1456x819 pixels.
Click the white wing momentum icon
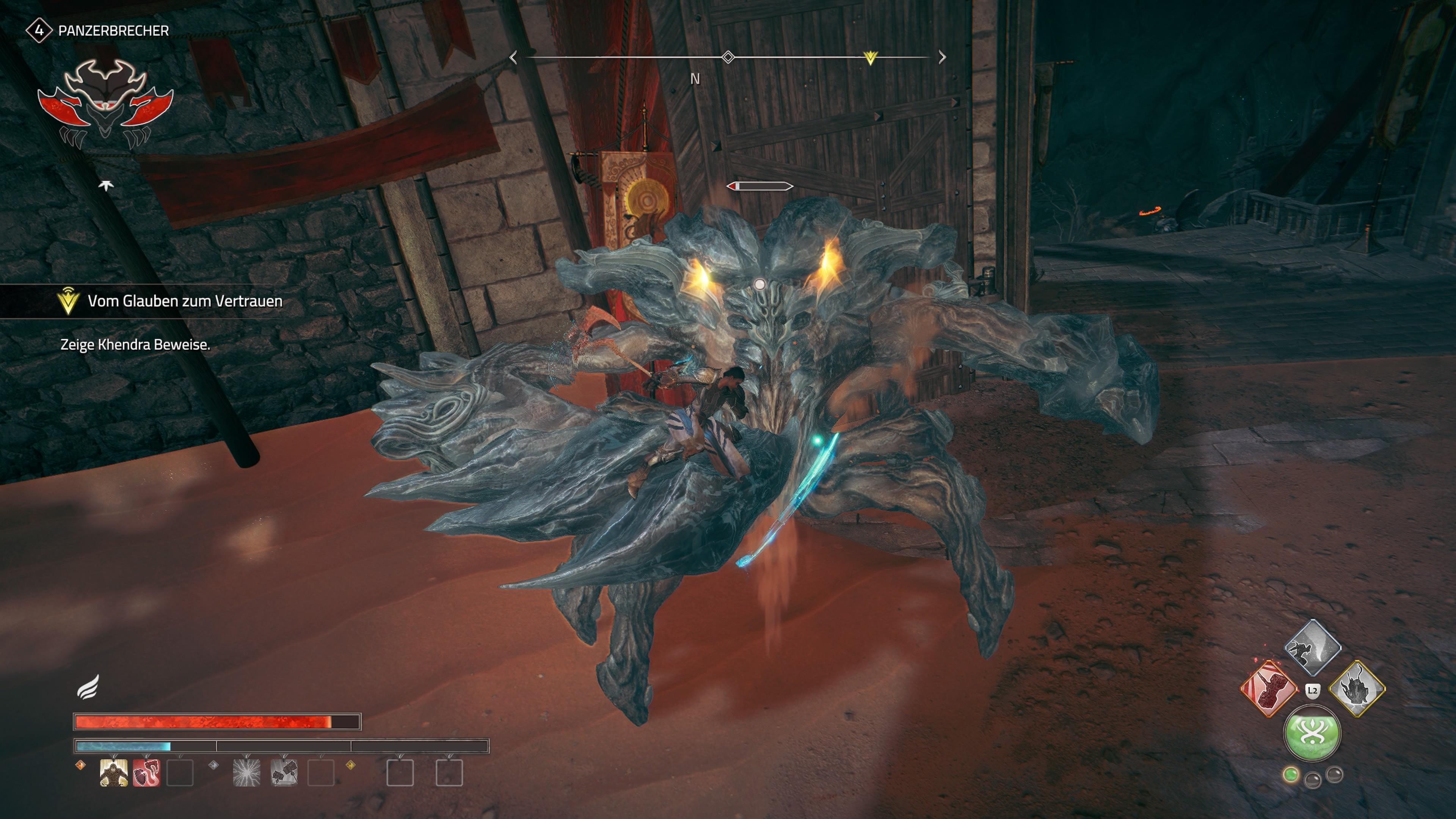(89, 687)
